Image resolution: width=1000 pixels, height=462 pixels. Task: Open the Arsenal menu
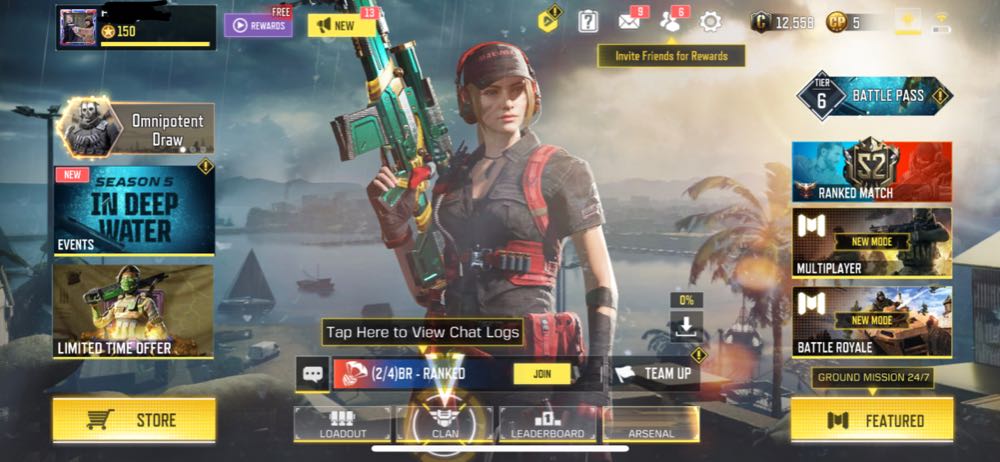(x=650, y=424)
